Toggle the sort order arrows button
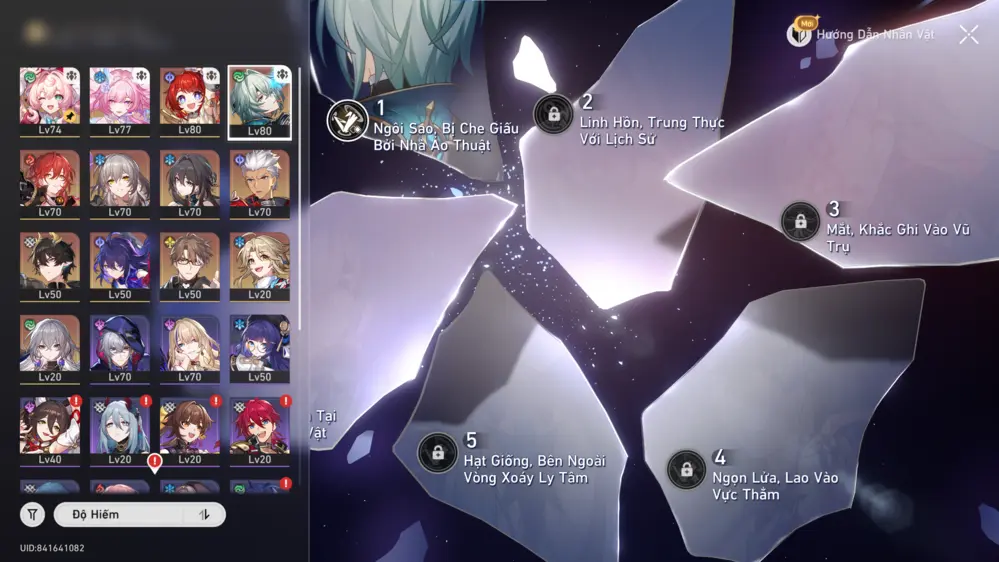 click(x=205, y=515)
